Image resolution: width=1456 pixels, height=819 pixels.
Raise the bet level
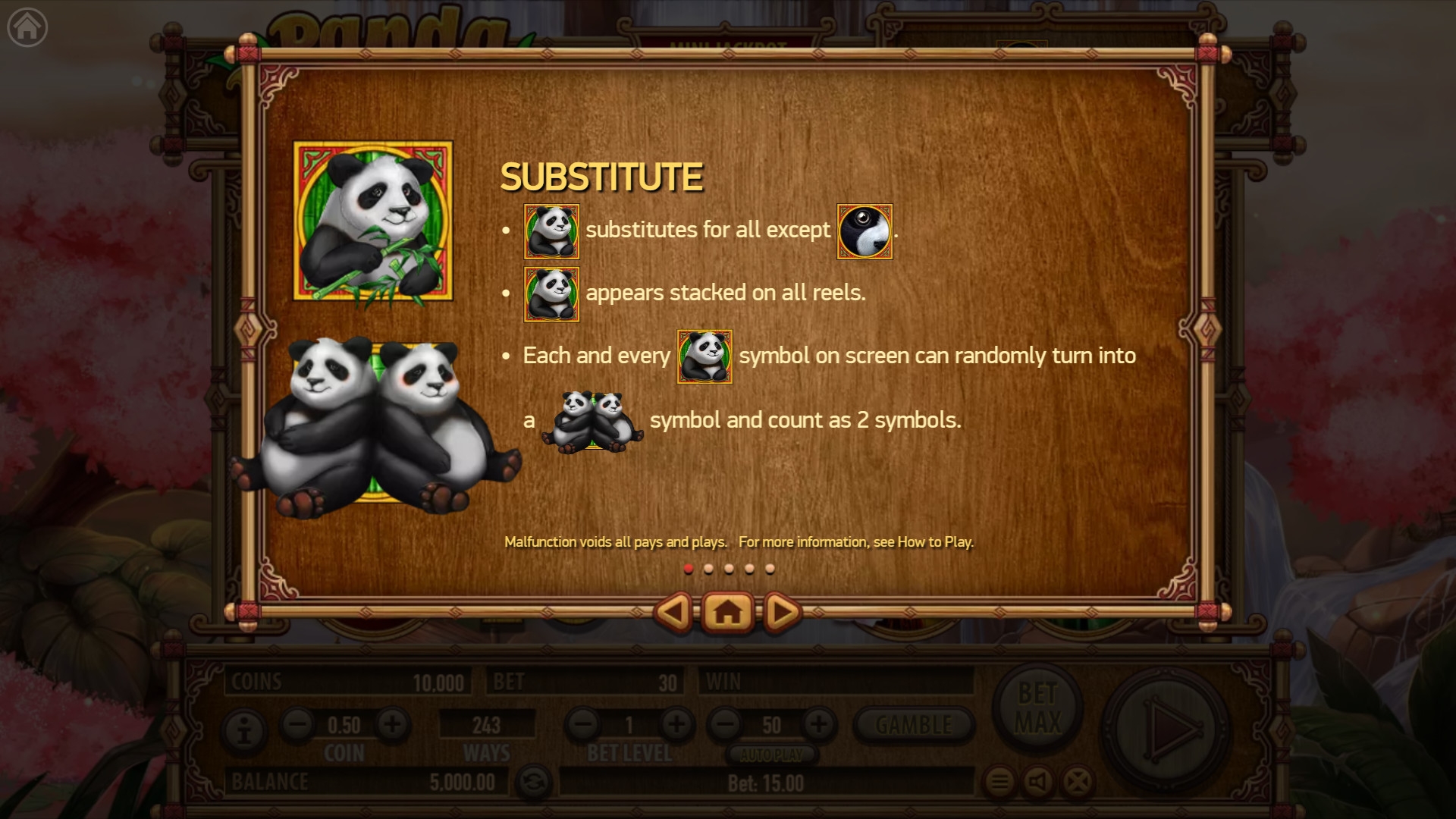click(676, 724)
